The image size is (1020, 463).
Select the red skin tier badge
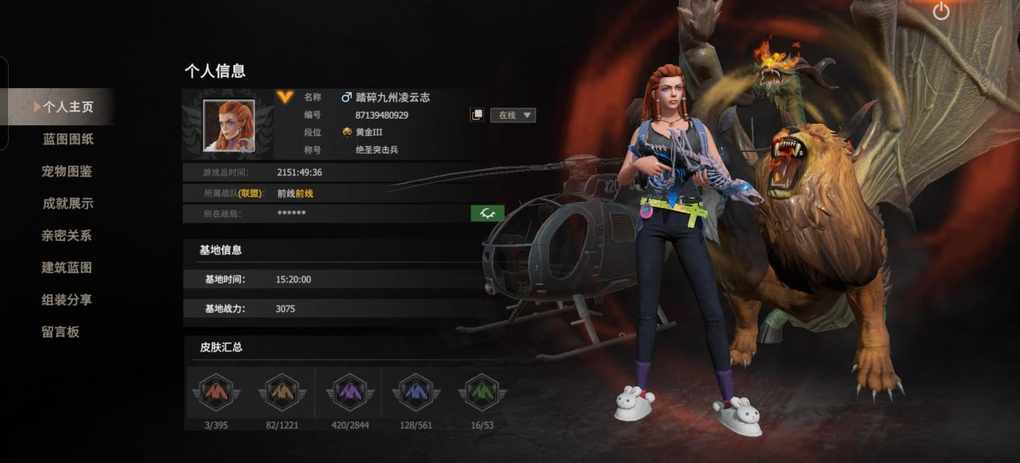(x=217, y=392)
